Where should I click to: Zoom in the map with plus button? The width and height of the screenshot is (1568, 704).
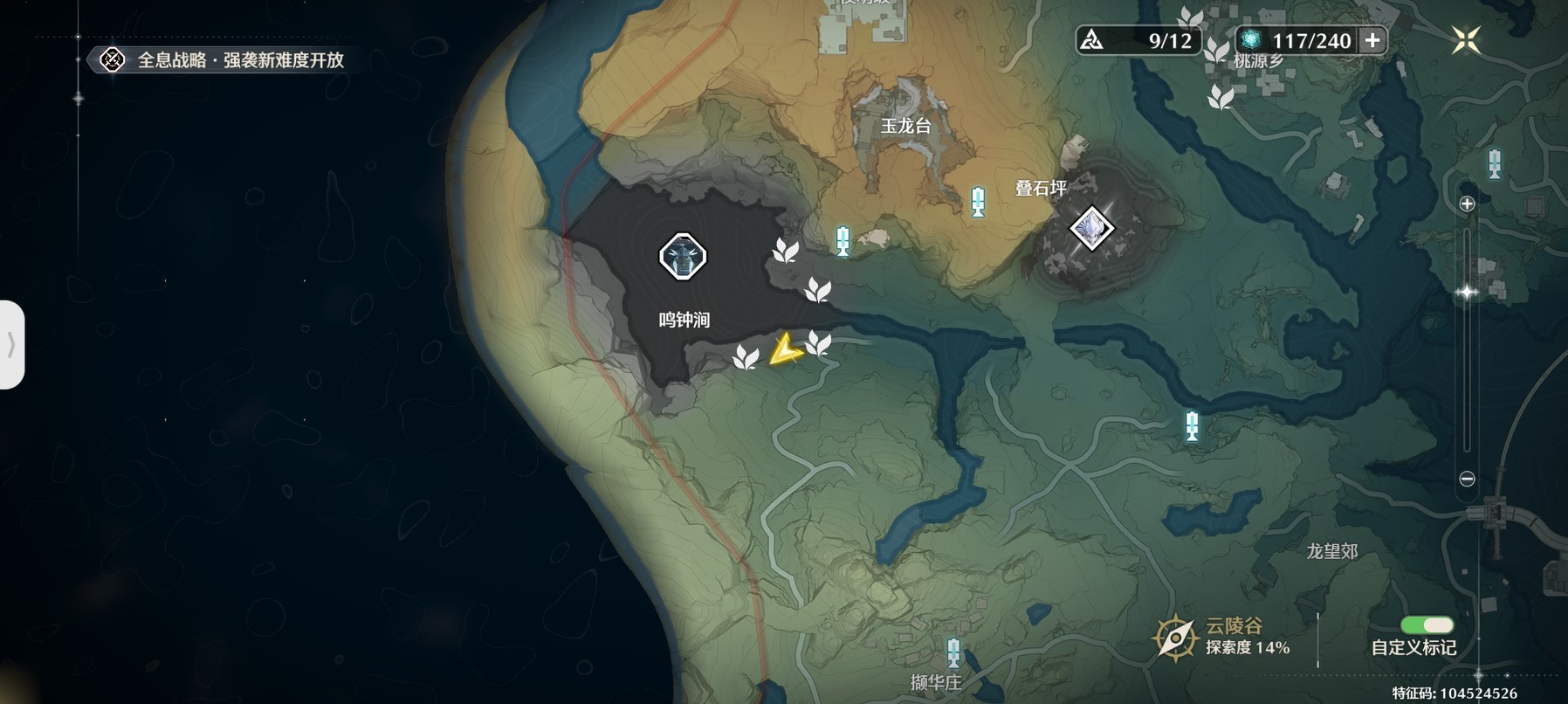(1467, 204)
